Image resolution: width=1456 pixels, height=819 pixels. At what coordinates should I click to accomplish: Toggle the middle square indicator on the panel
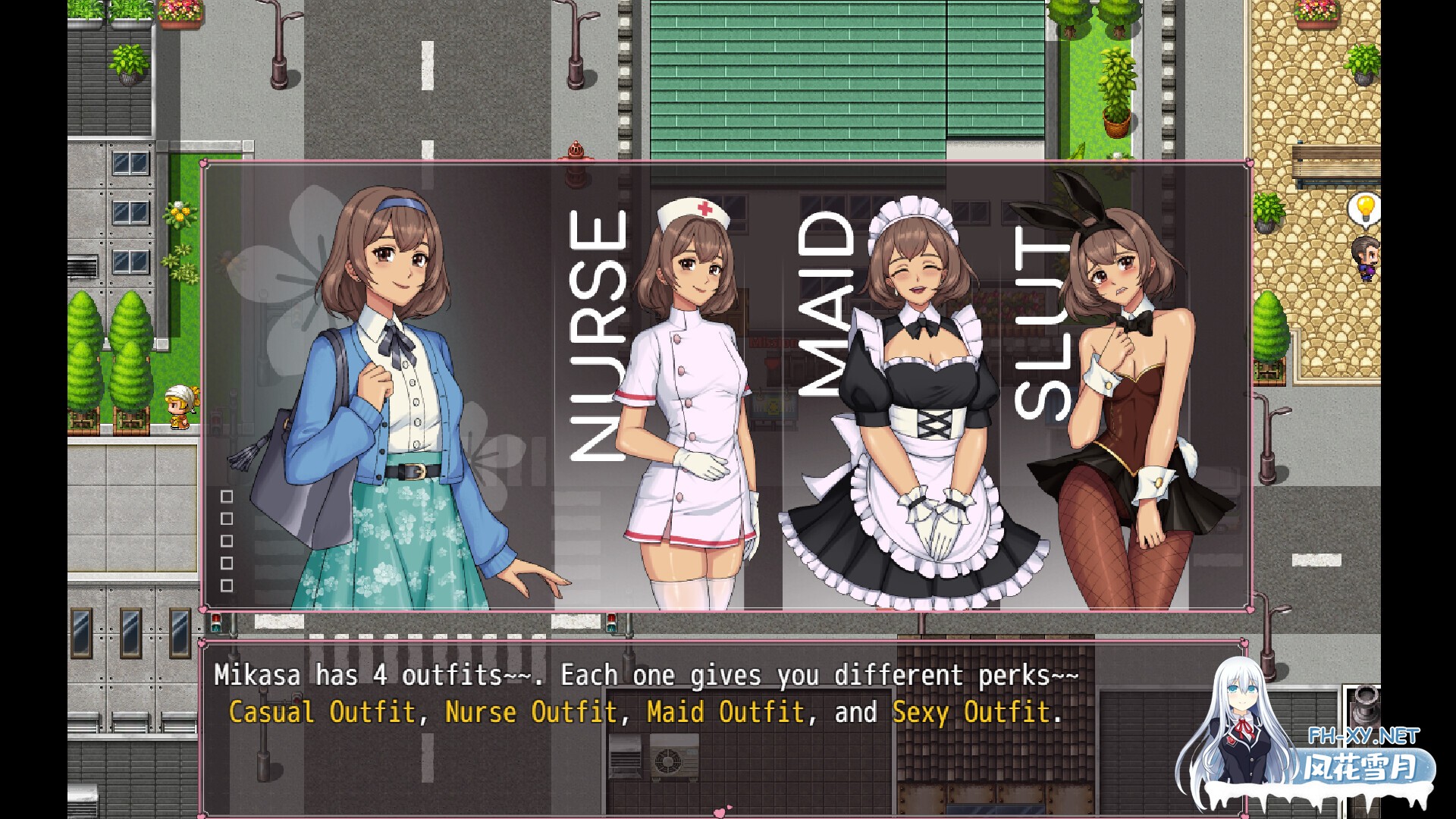(225, 541)
